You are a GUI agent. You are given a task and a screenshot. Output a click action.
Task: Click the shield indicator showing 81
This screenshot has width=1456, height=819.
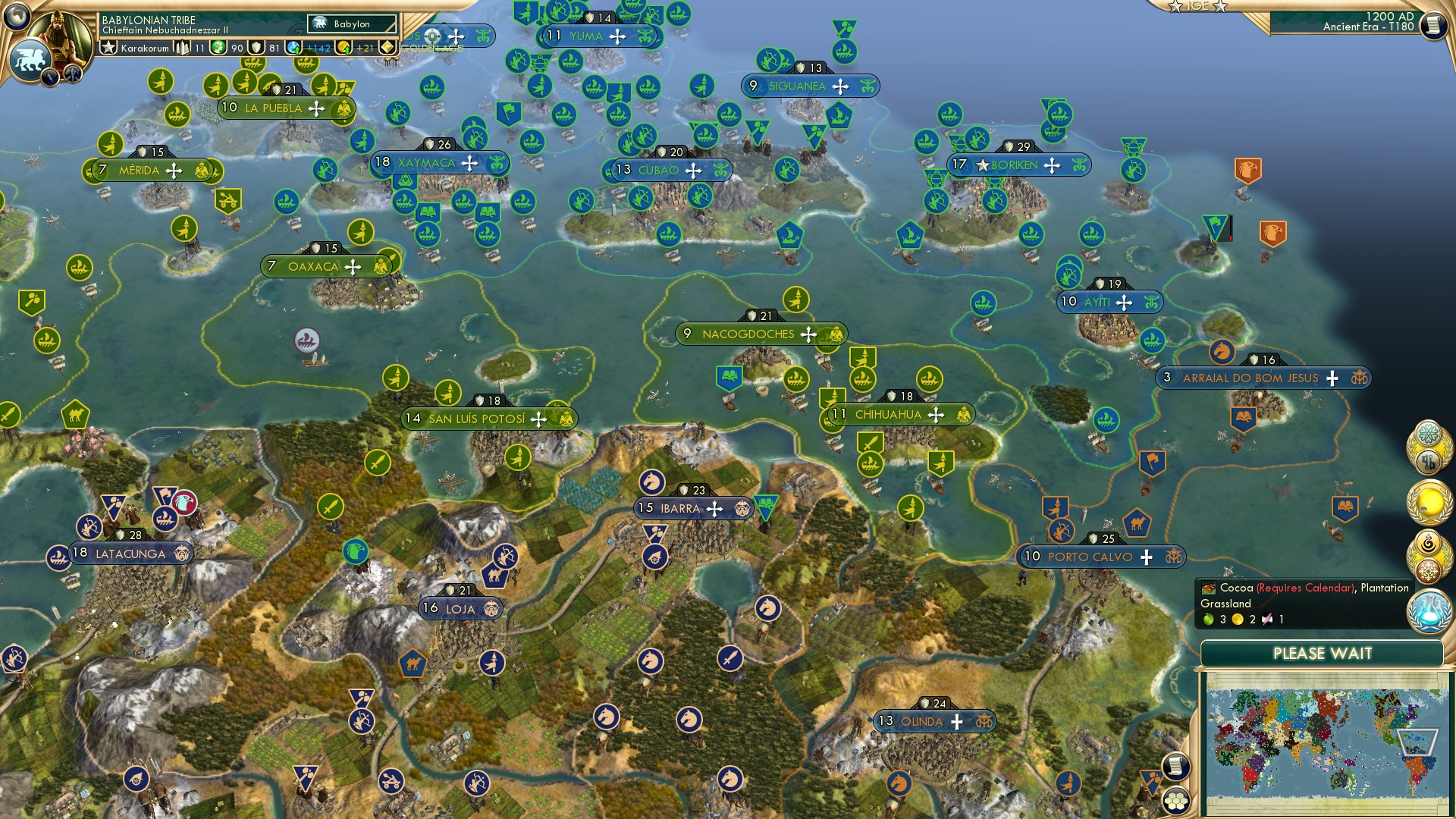(256, 48)
